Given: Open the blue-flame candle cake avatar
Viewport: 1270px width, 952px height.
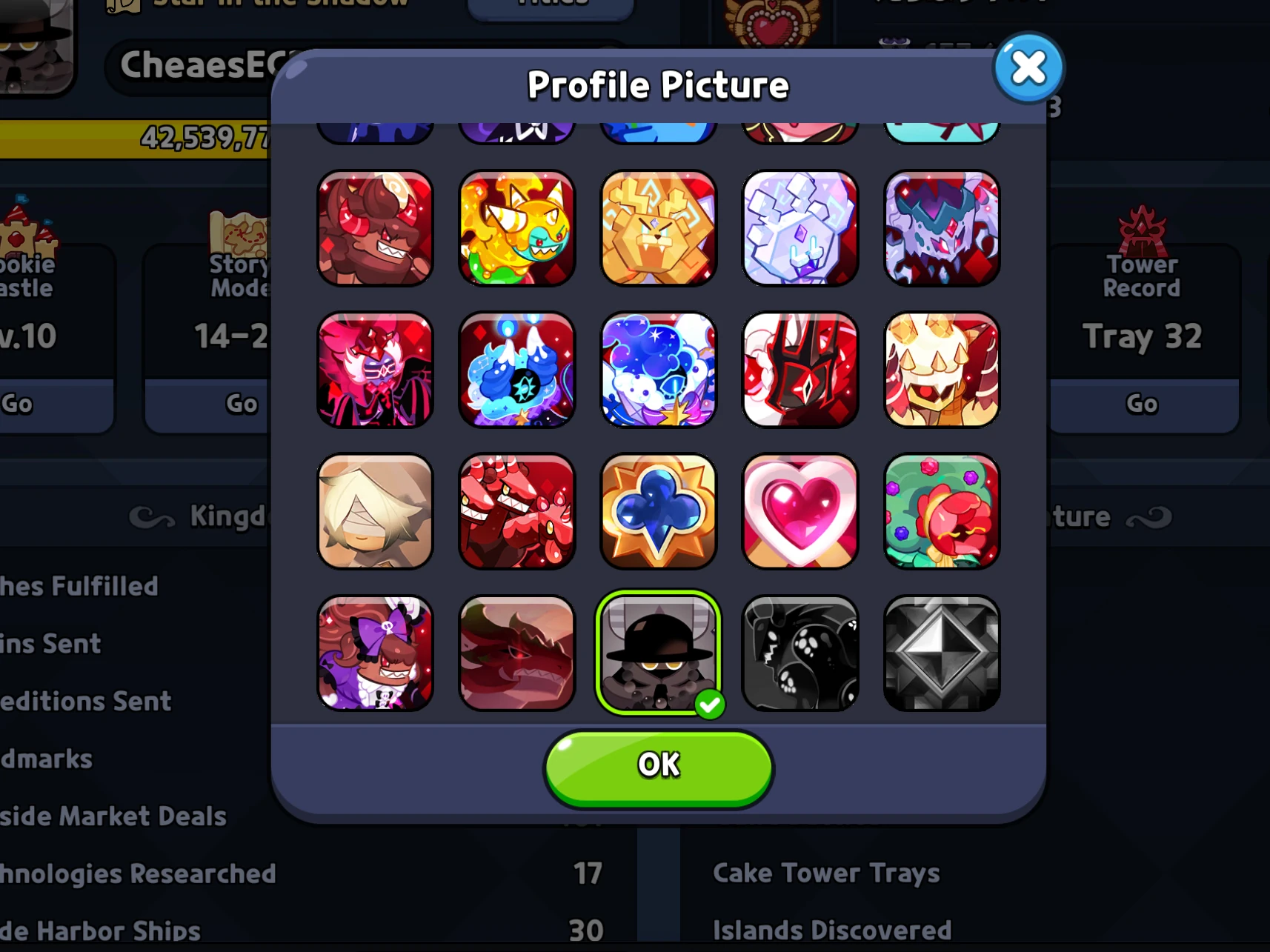Looking at the screenshot, I should coord(516,370).
